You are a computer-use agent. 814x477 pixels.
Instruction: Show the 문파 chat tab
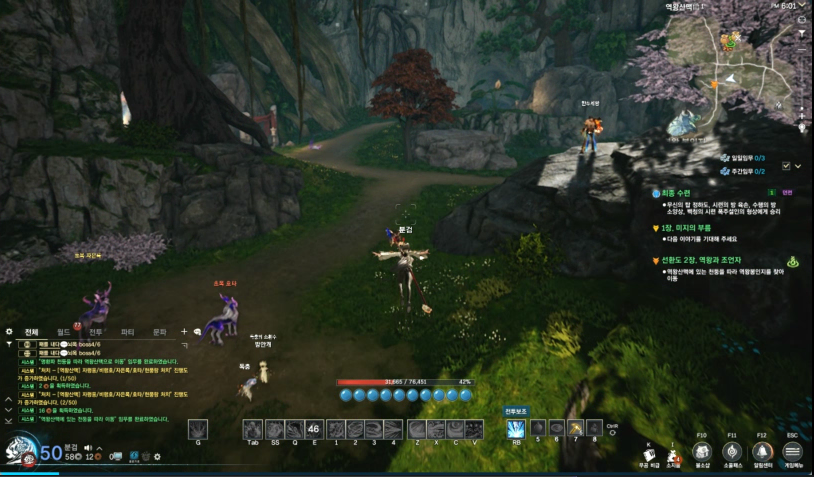click(159, 331)
